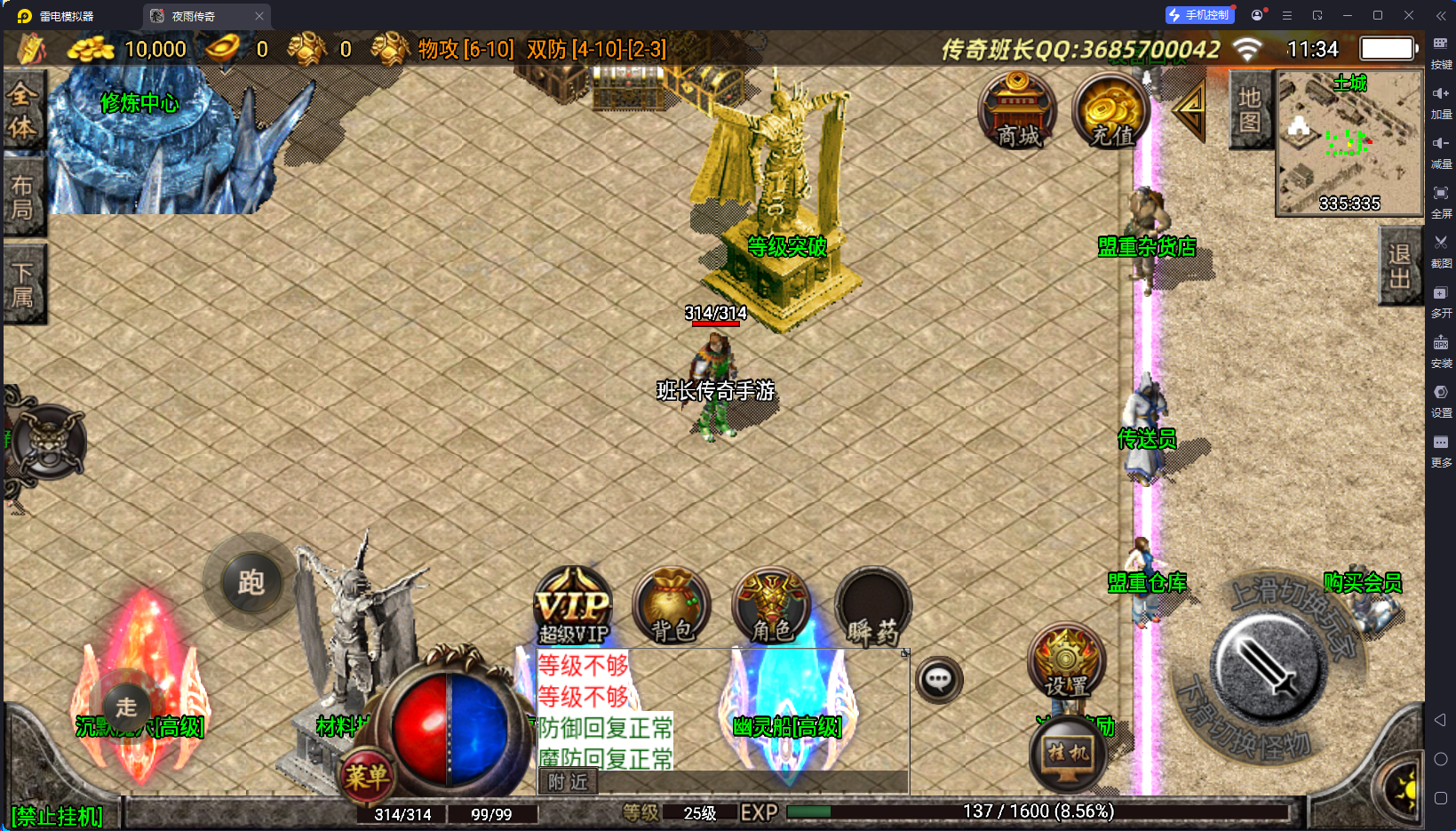The image size is (1456, 831).
Task: Open the 商城 shop icon
Action: pyautogui.click(x=1017, y=111)
